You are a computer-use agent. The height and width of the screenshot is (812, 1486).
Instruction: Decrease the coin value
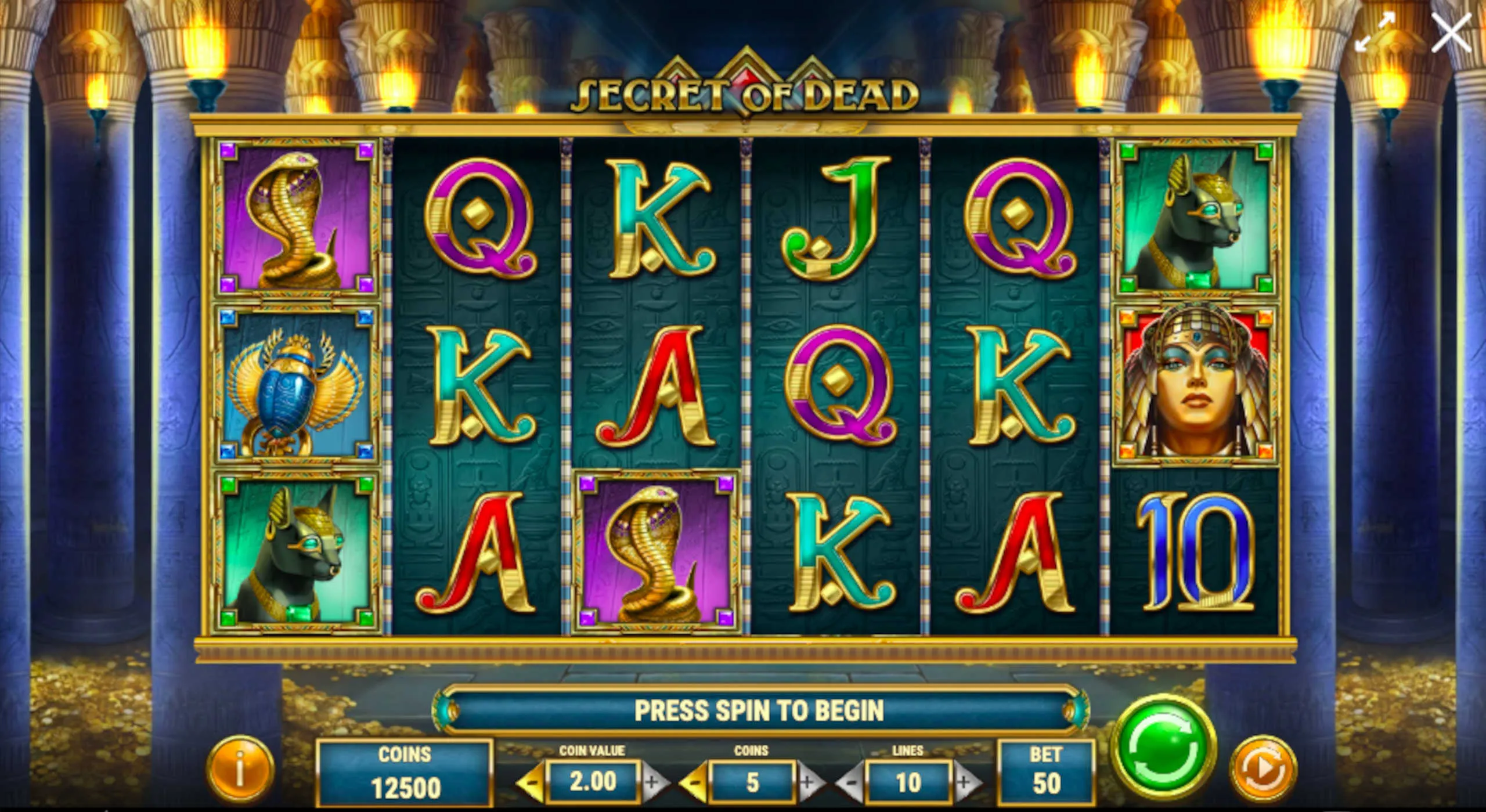pos(531,782)
